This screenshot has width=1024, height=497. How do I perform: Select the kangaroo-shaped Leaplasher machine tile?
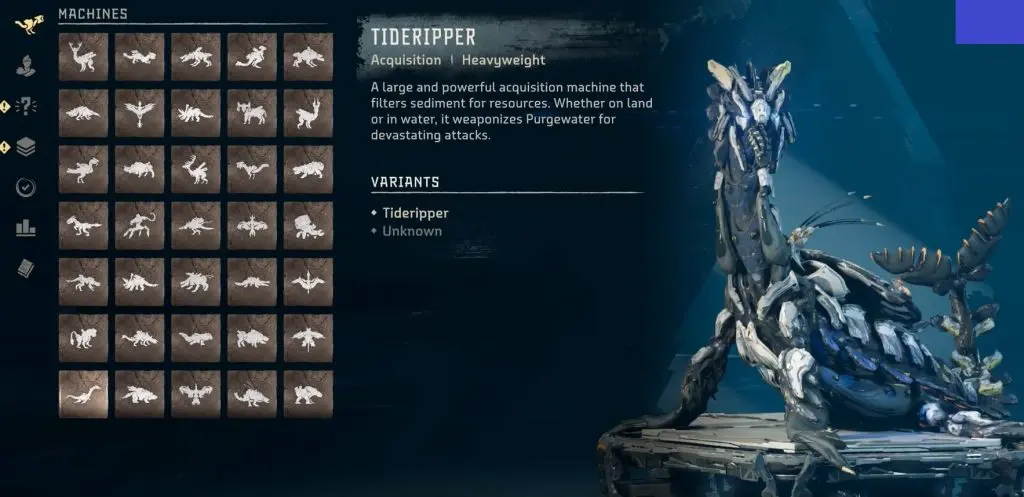pyautogui.click(x=251, y=57)
